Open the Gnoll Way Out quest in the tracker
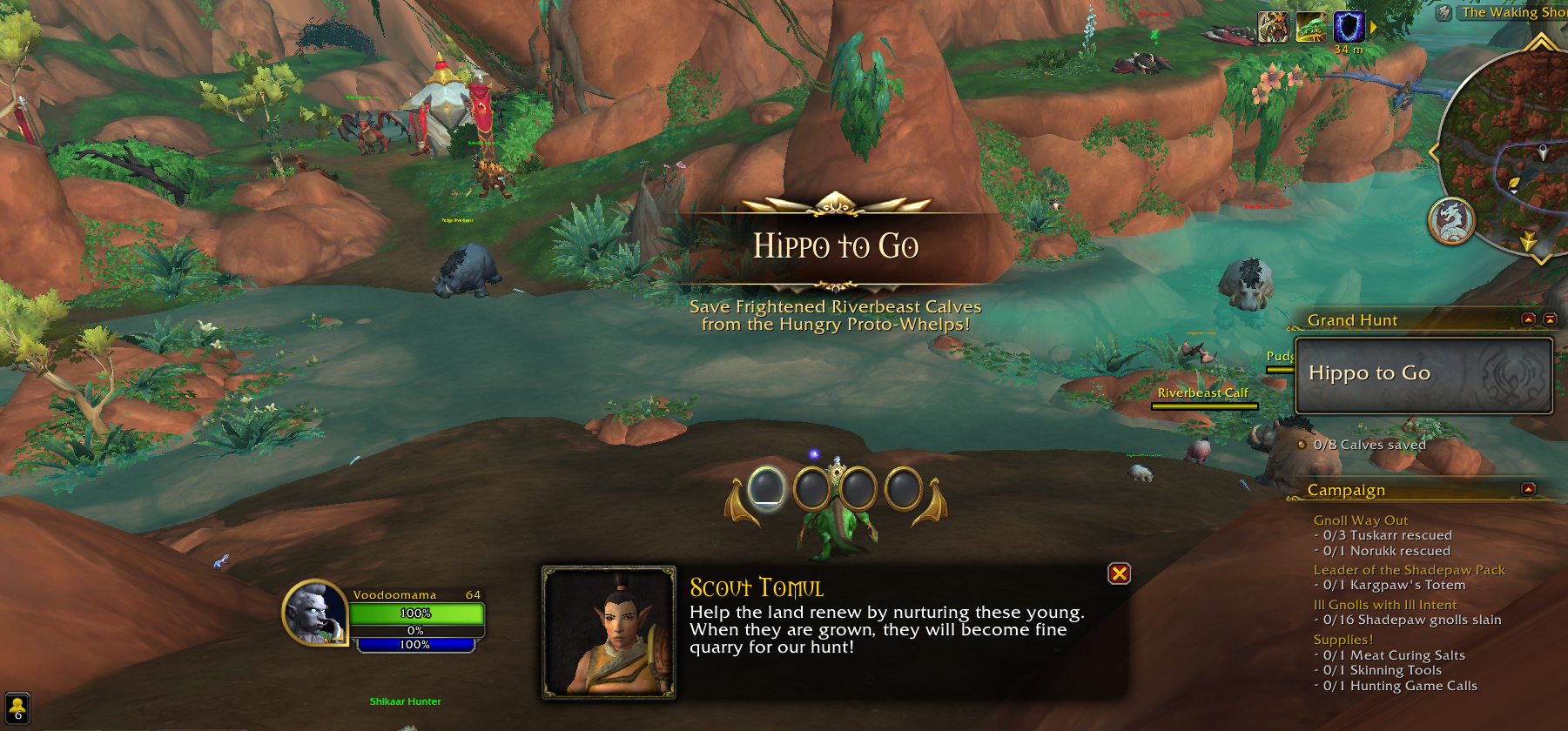 coord(1361,520)
